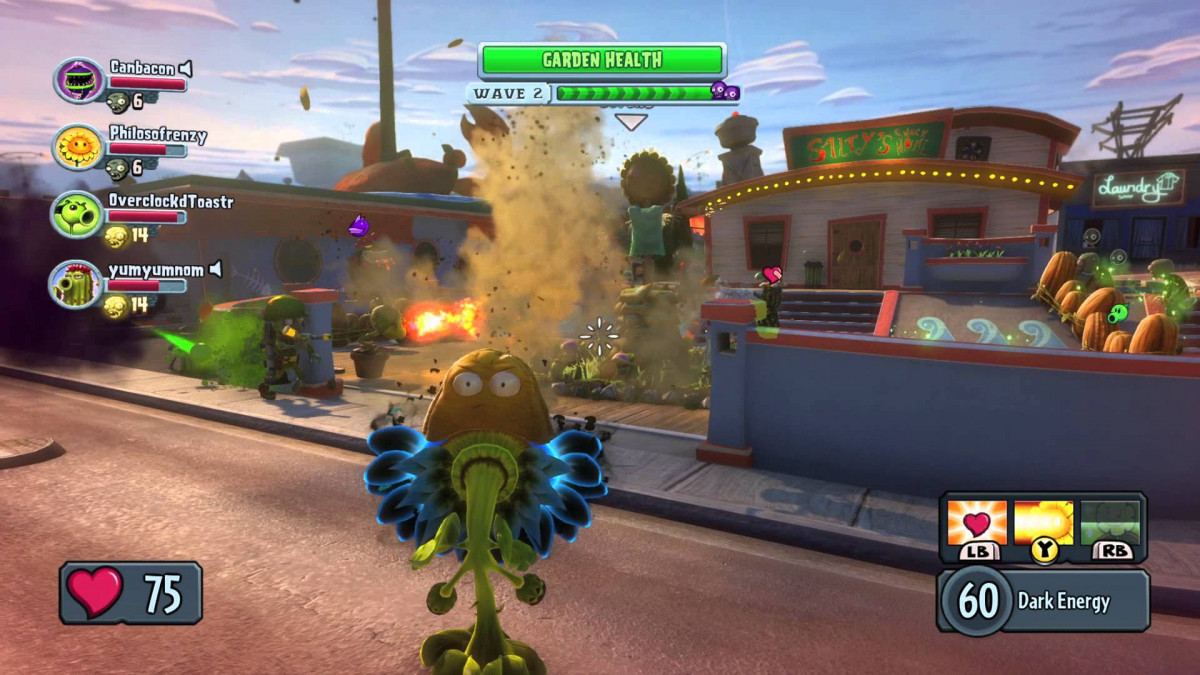
Task: Pick yumyumnom's Cactus portrait
Action: pyautogui.click(x=78, y=283)
